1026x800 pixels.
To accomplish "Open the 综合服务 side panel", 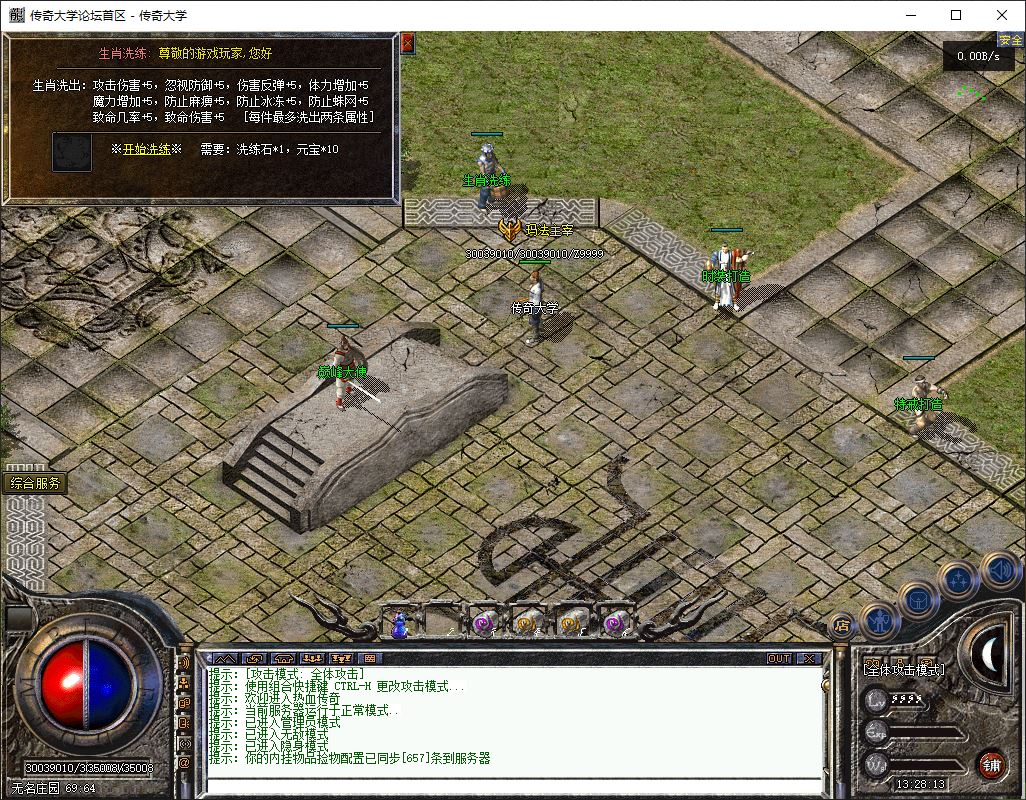I will (x=36, y=483).
